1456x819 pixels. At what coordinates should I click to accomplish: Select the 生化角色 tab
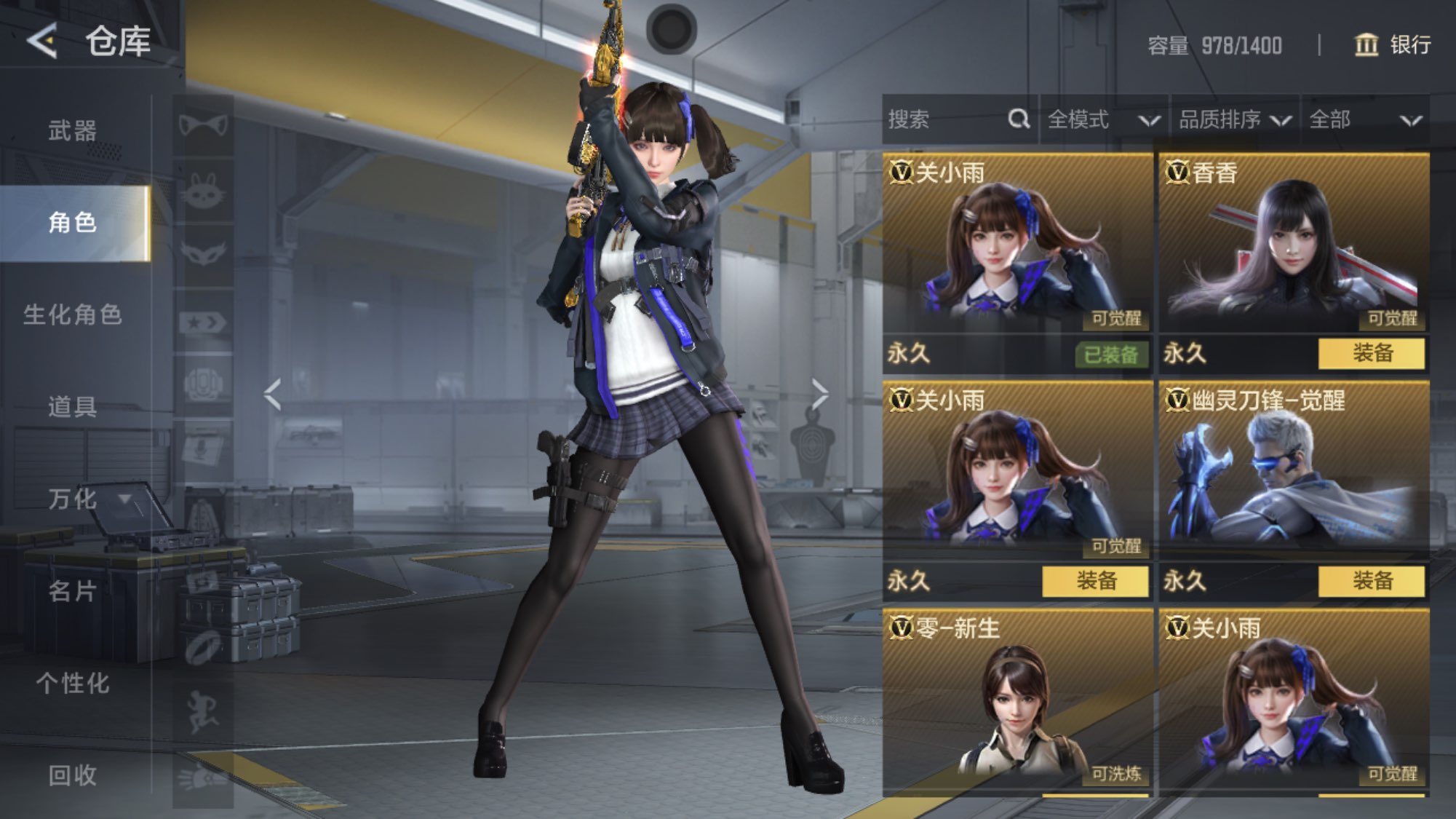[73, 314]
